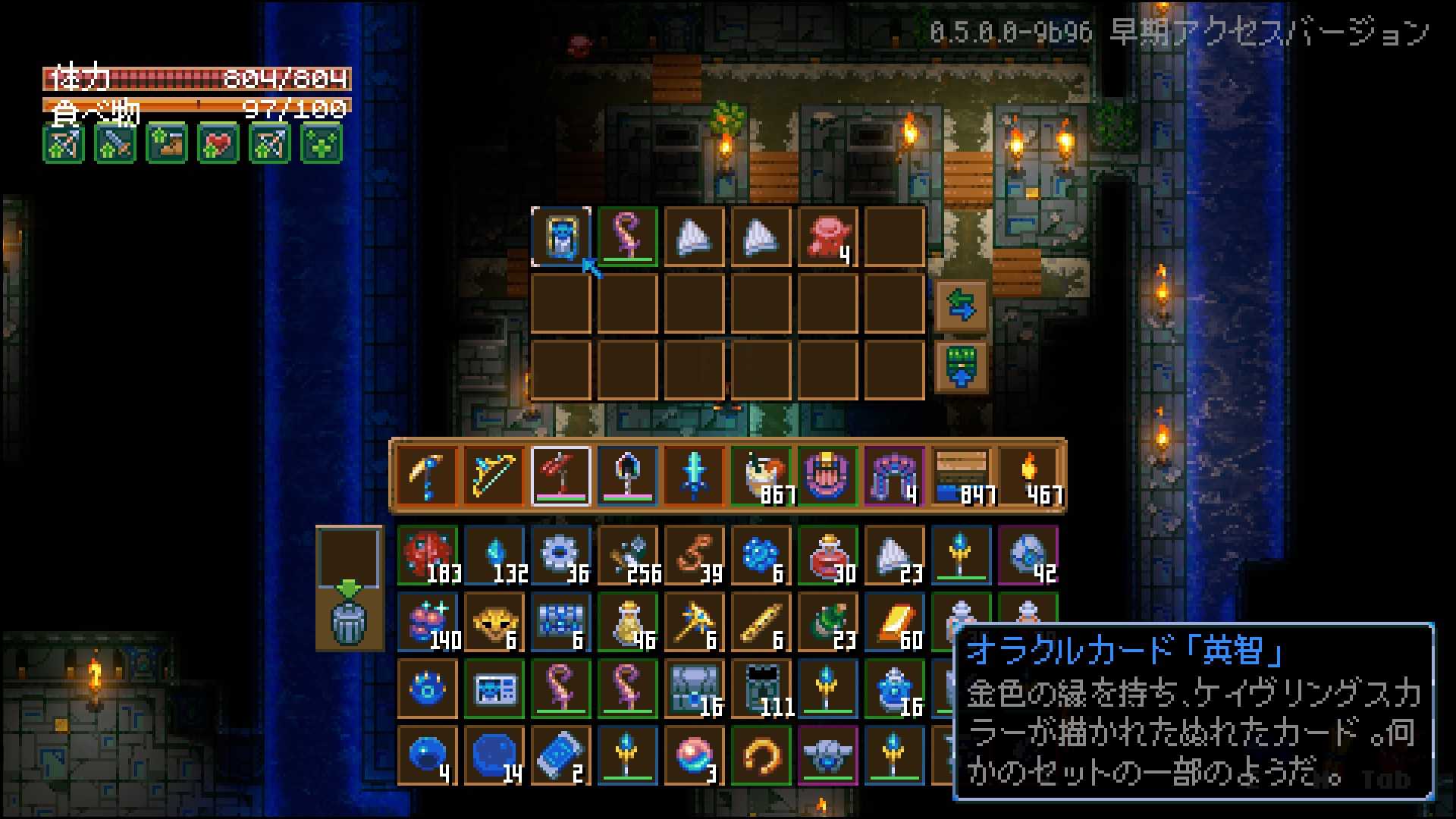Image resolution: width=1456 pixels, height=819 pixels.
Task: Click the mining skill buff icon top-left
Action: pyautogui.click(x=63, y=144)
